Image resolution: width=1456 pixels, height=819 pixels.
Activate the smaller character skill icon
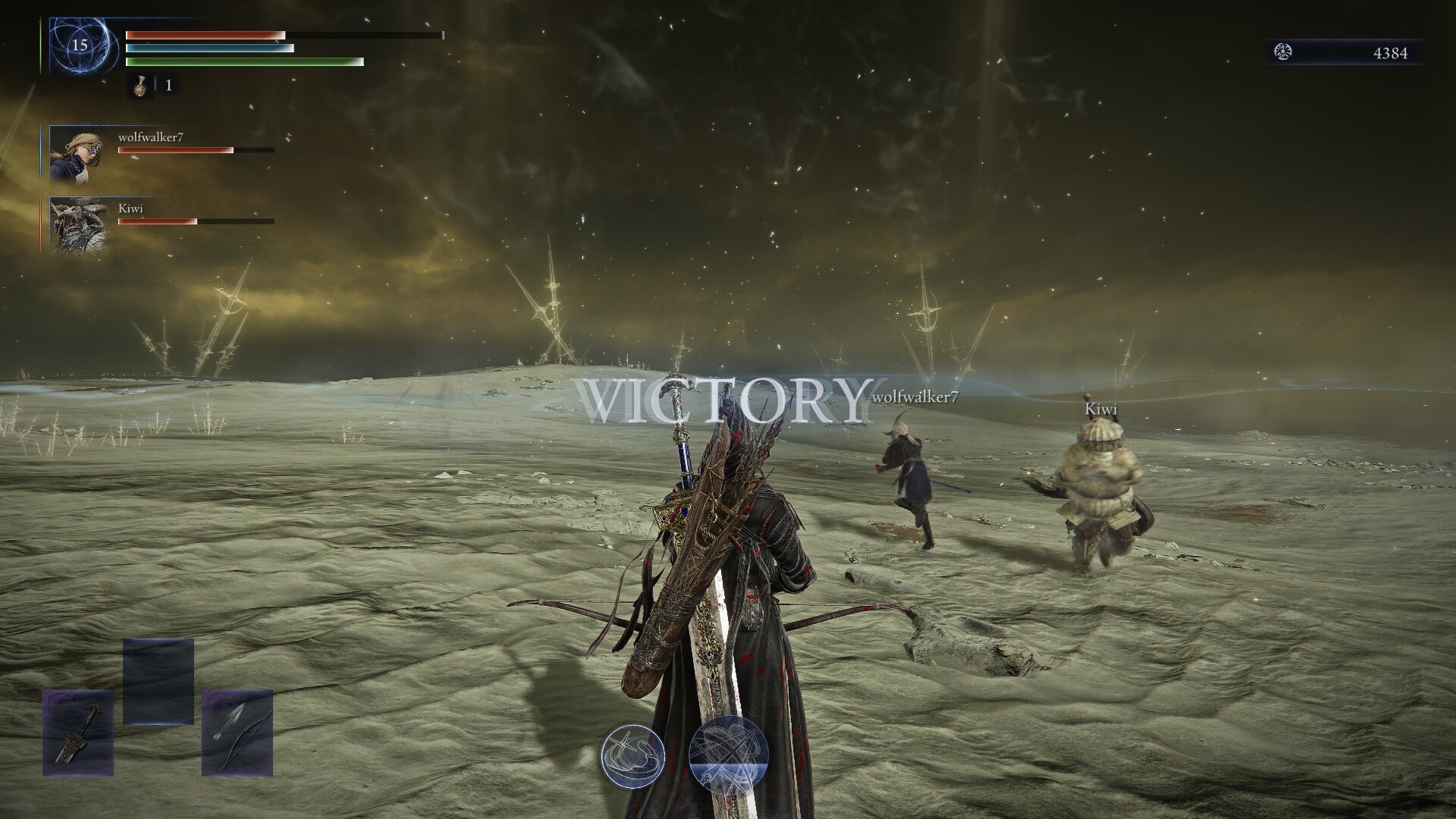pyautogui.click(x=632, y=757)
